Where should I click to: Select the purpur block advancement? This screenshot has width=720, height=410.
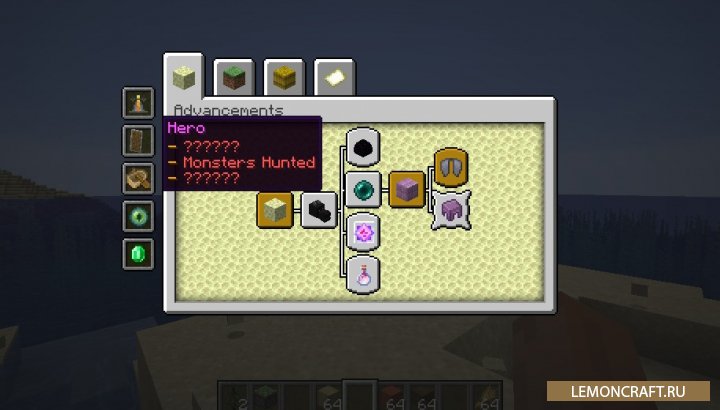point(406,188)
